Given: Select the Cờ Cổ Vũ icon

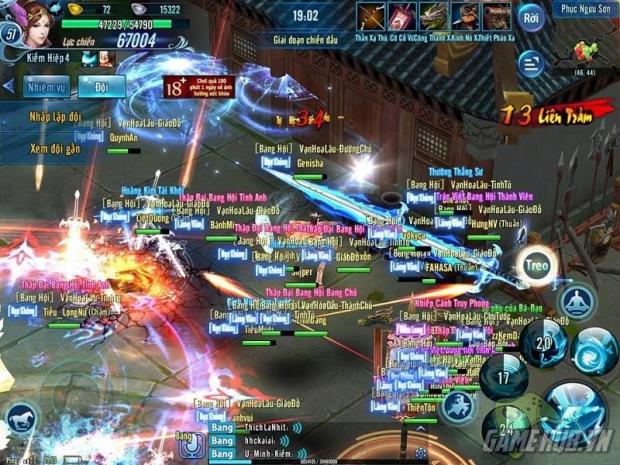Looking at the screenshot, I should (402, 16).
